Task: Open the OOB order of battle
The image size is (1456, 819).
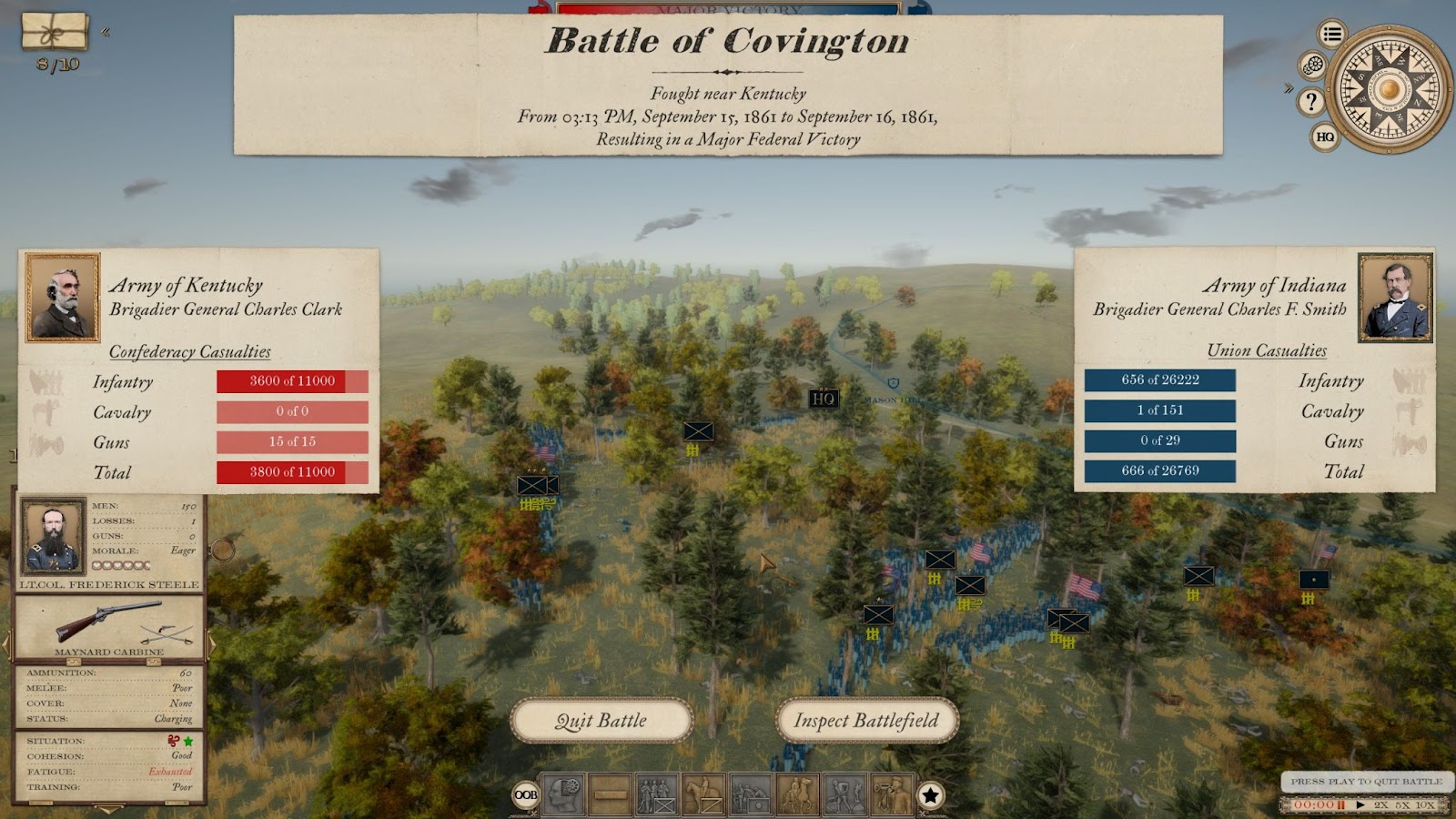Action: (526, 795)
